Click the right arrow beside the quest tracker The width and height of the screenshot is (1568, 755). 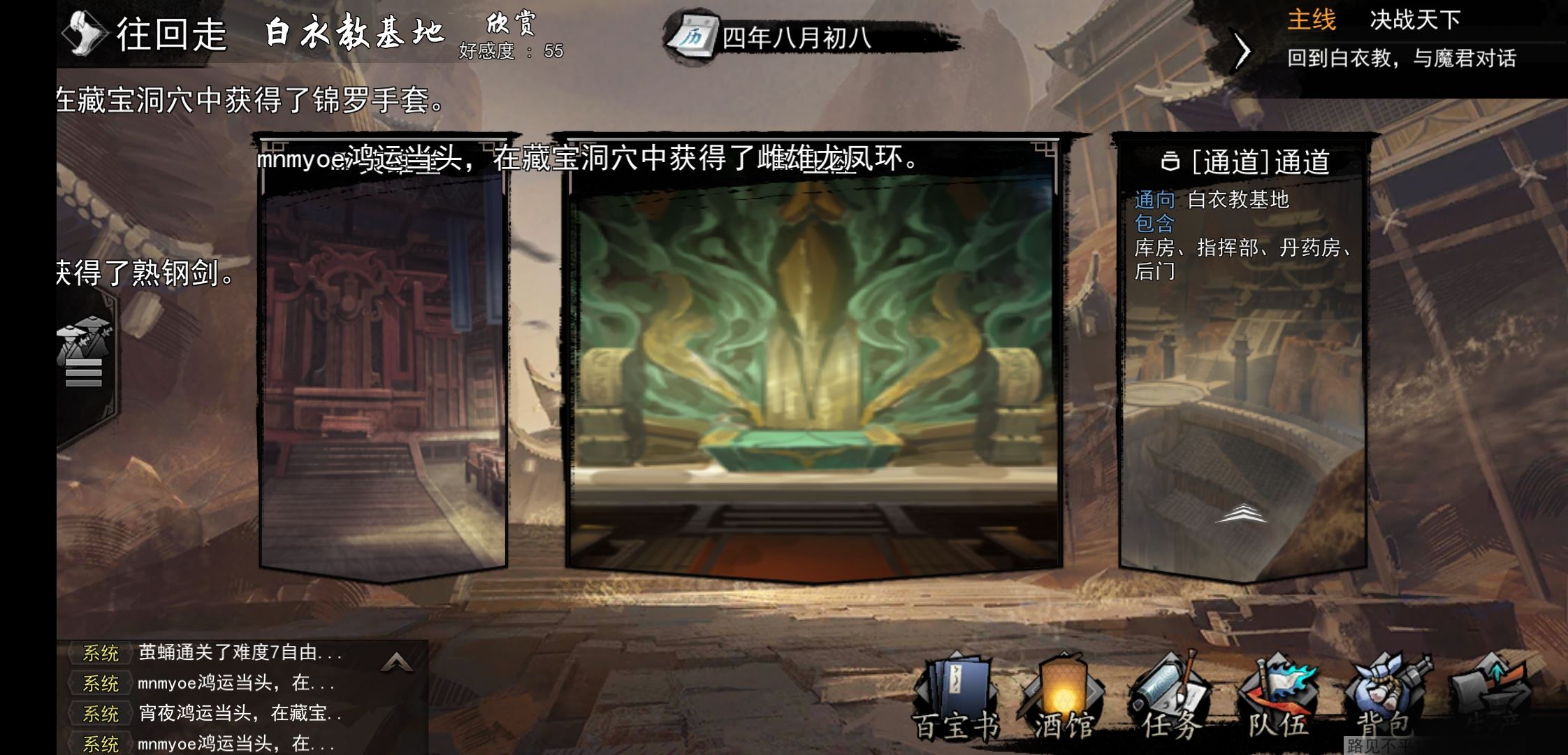click(x=1242, y=50)
